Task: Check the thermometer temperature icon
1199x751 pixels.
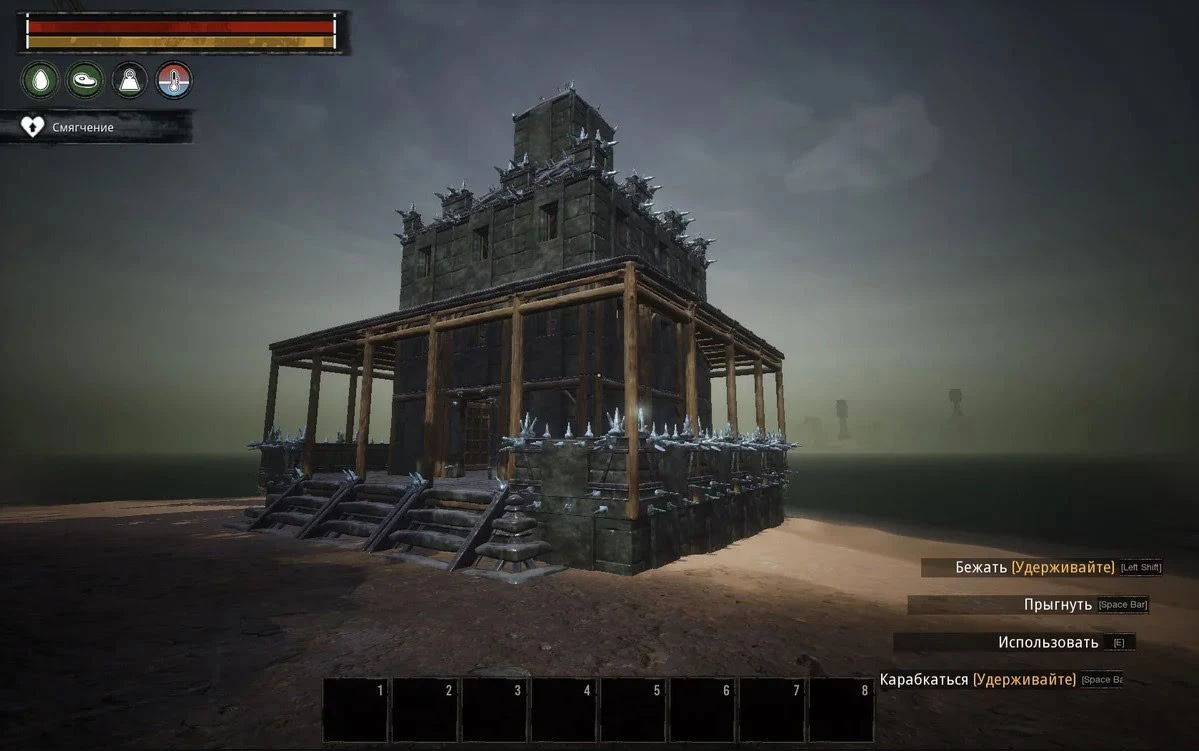Action: 174,80
